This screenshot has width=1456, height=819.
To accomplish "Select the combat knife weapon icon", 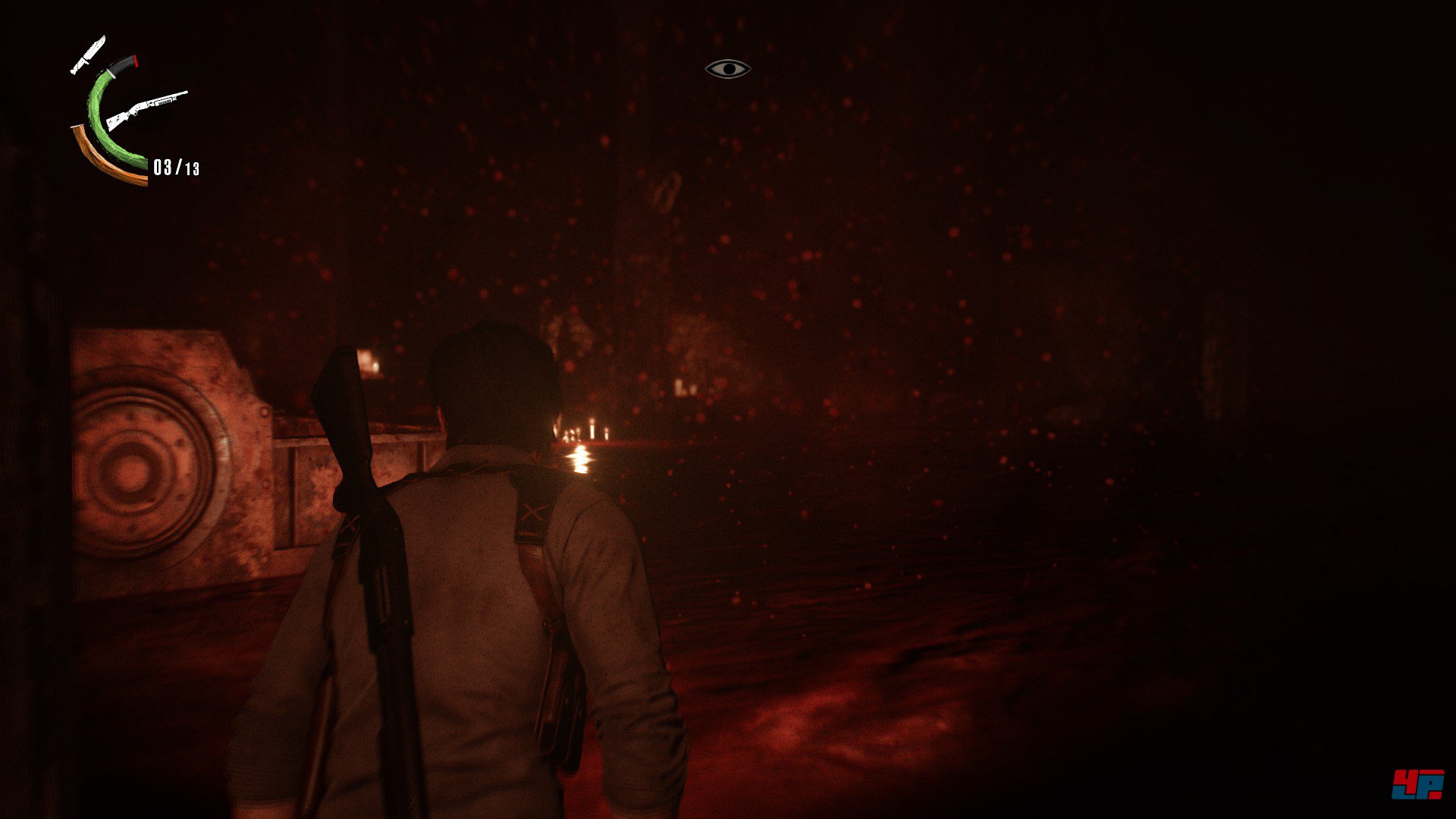I will tap(88, 55).
